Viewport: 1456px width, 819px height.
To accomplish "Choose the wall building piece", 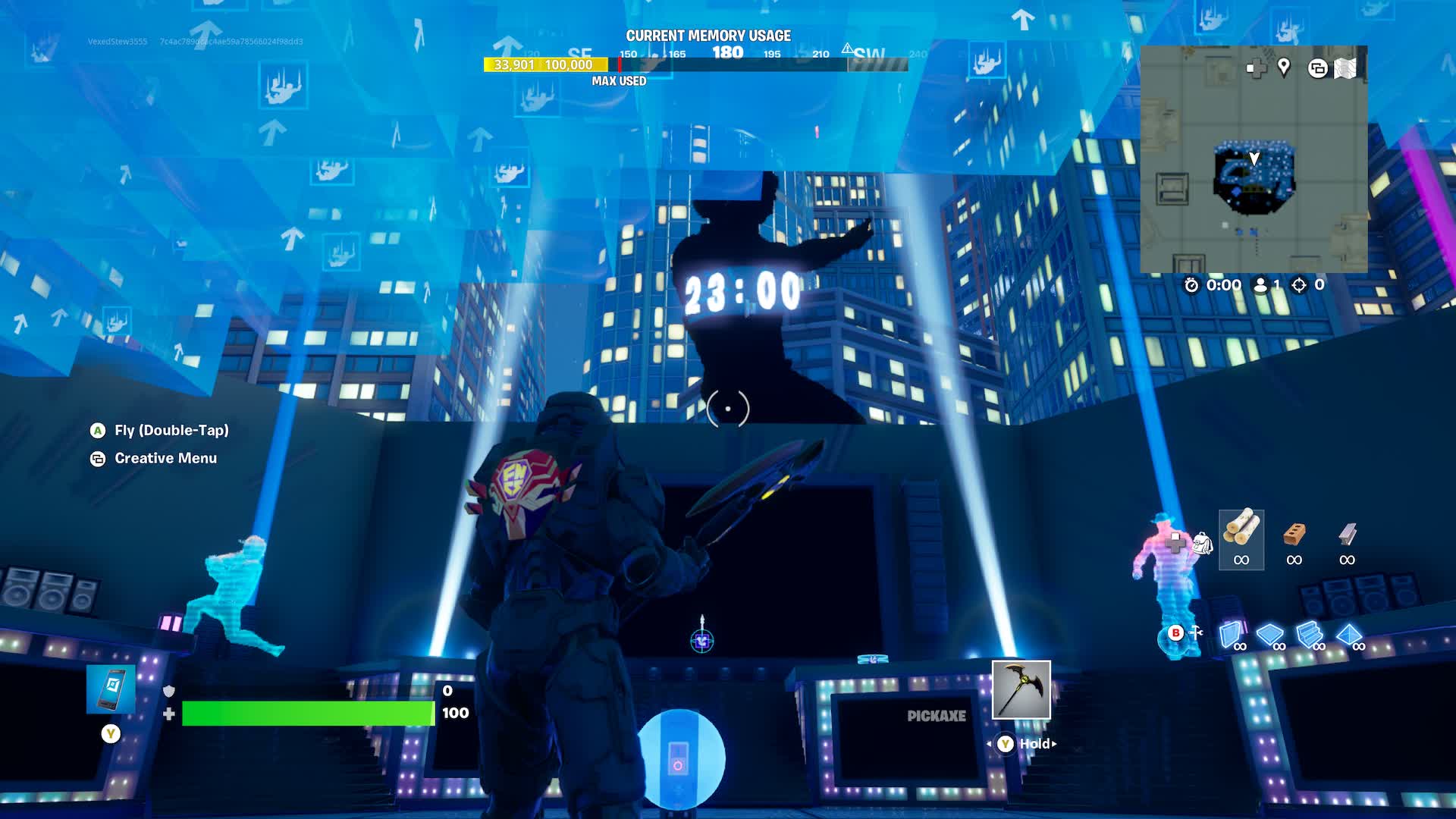I will 1232,635.
